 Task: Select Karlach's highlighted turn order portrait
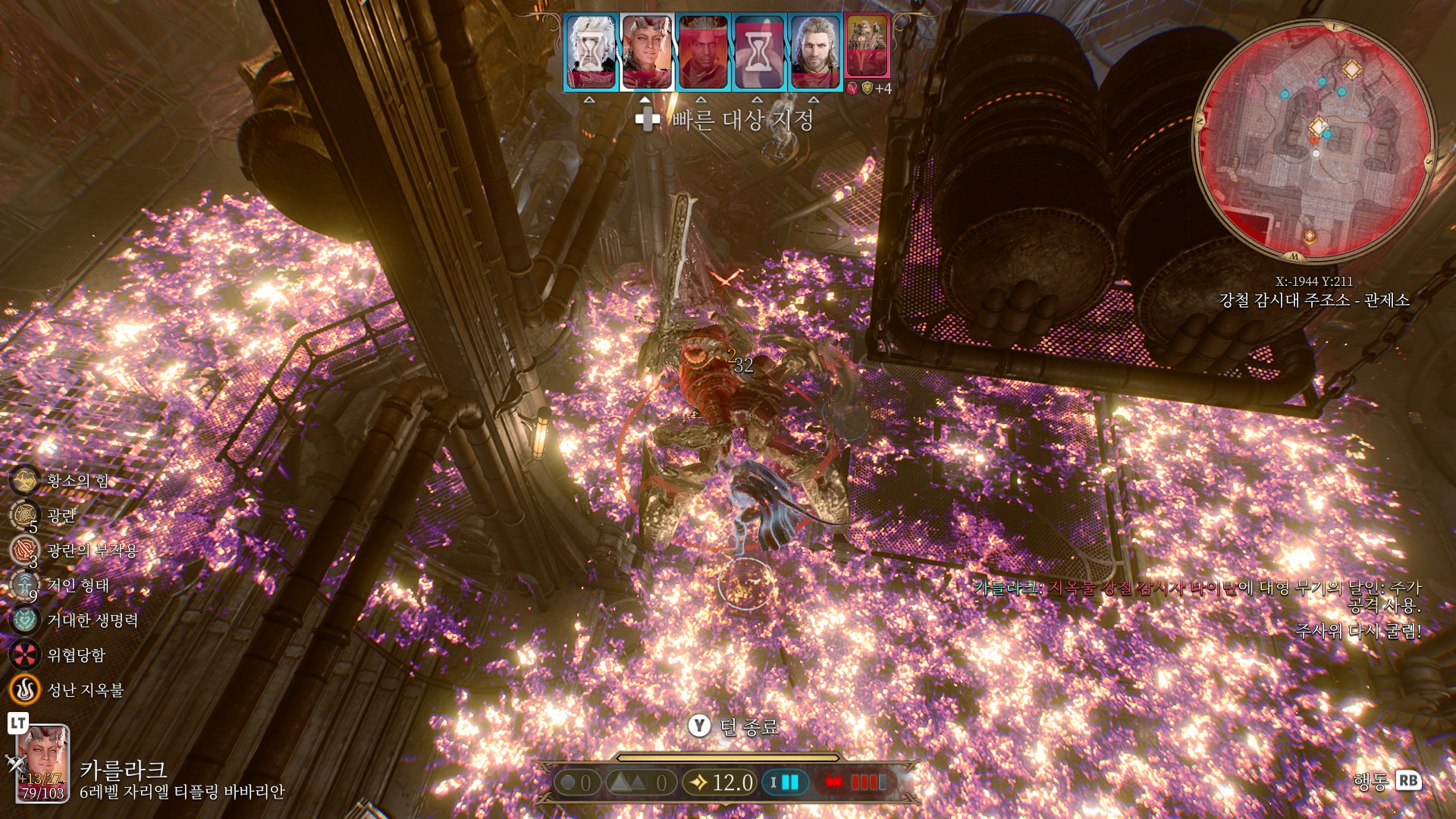(x=647, y=52)
